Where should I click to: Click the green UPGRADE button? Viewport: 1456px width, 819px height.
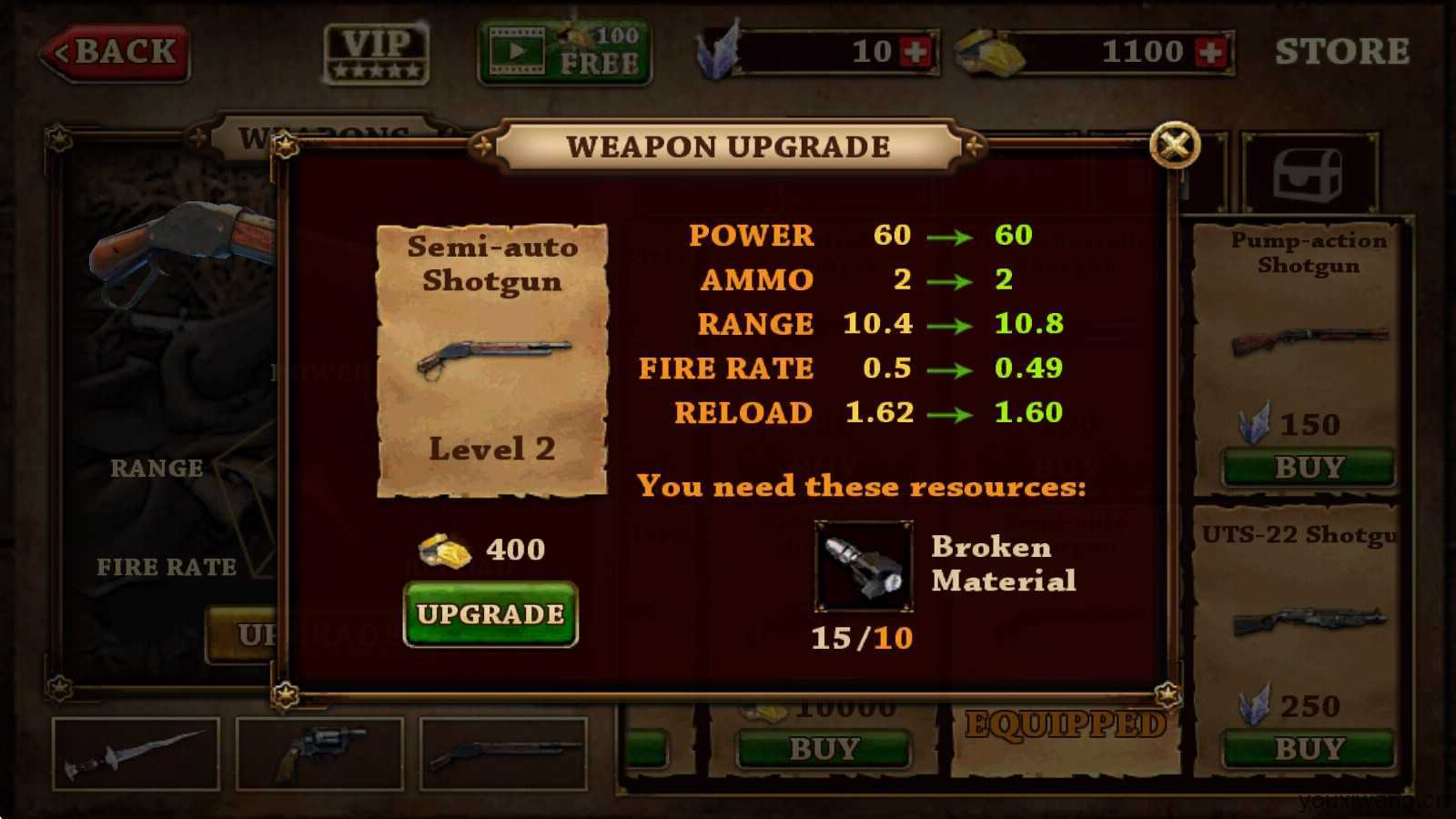point(490,614)
